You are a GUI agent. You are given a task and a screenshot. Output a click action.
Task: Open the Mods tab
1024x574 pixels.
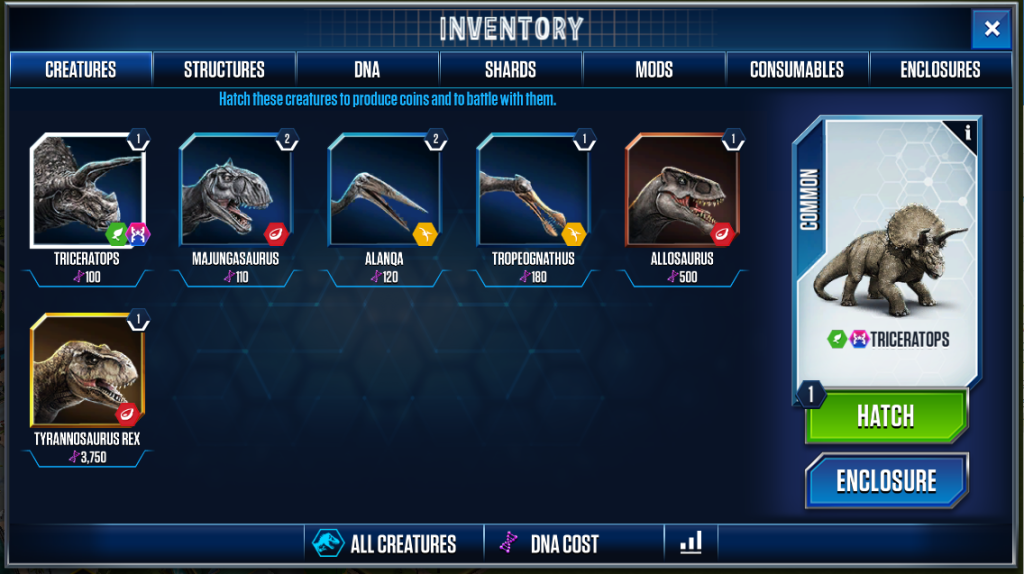(654, 70)
